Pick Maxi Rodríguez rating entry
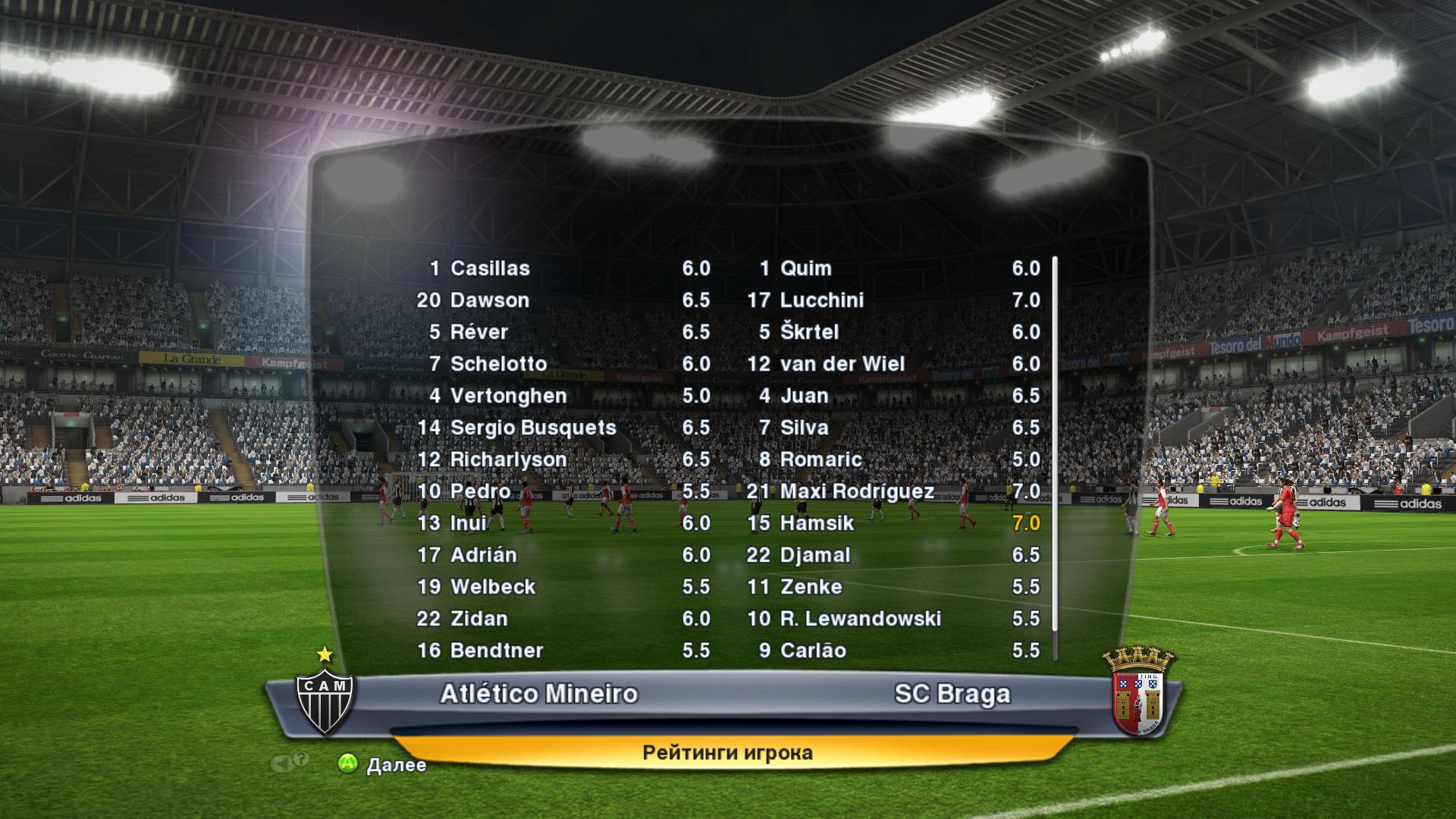Image resolution: width=1456 pixels, height=819 pixels. 856,491
